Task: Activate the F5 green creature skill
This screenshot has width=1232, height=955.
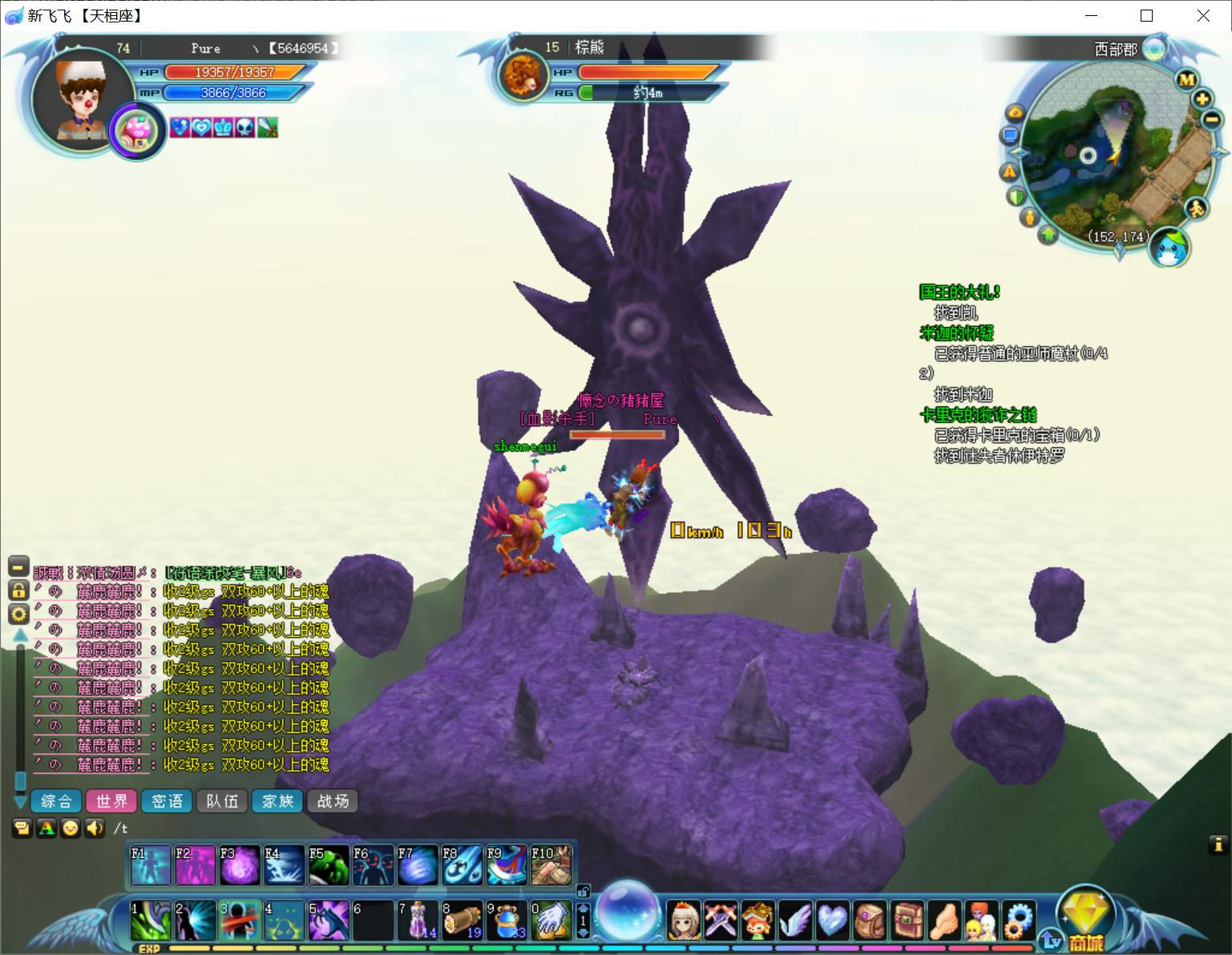Action: click(x=329, y=865)
